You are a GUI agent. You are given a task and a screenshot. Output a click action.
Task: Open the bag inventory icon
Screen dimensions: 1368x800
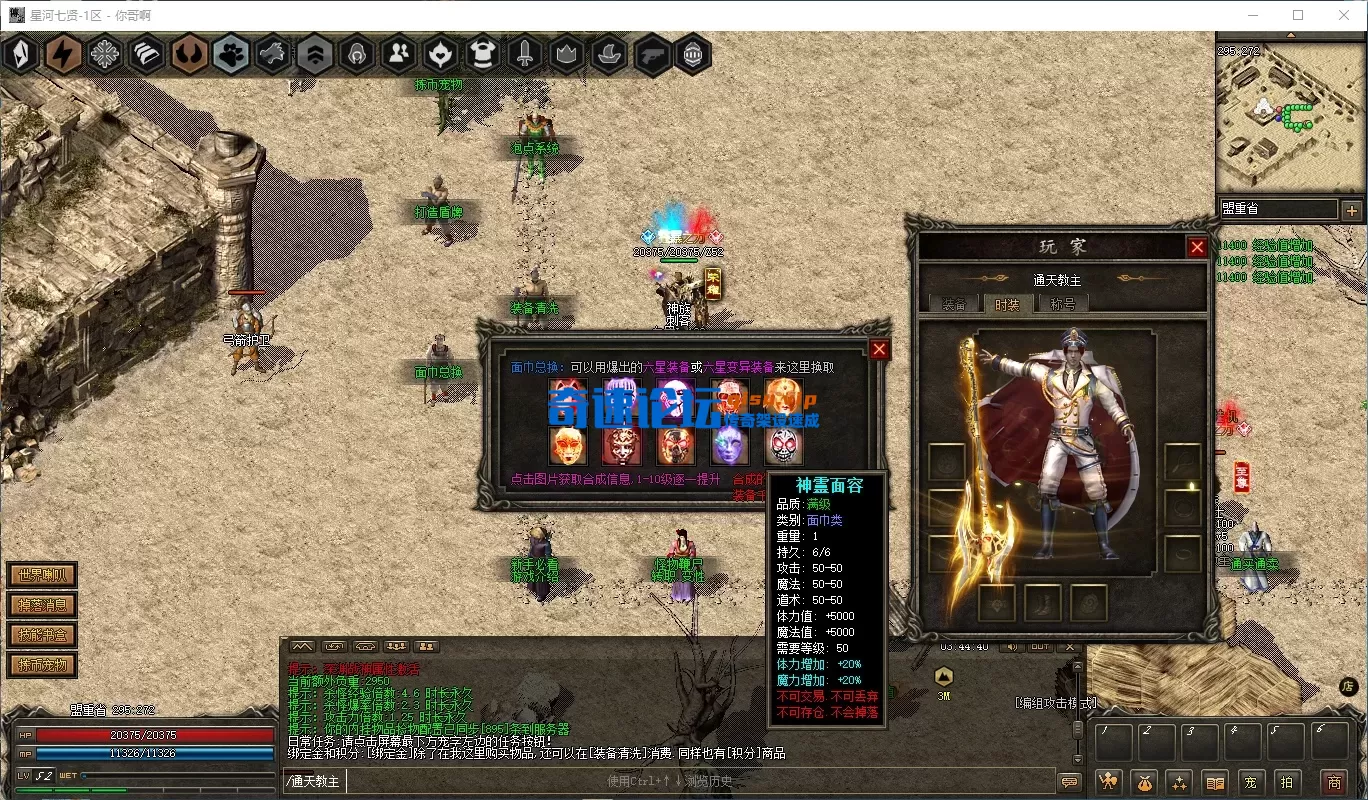point(1145,782)
